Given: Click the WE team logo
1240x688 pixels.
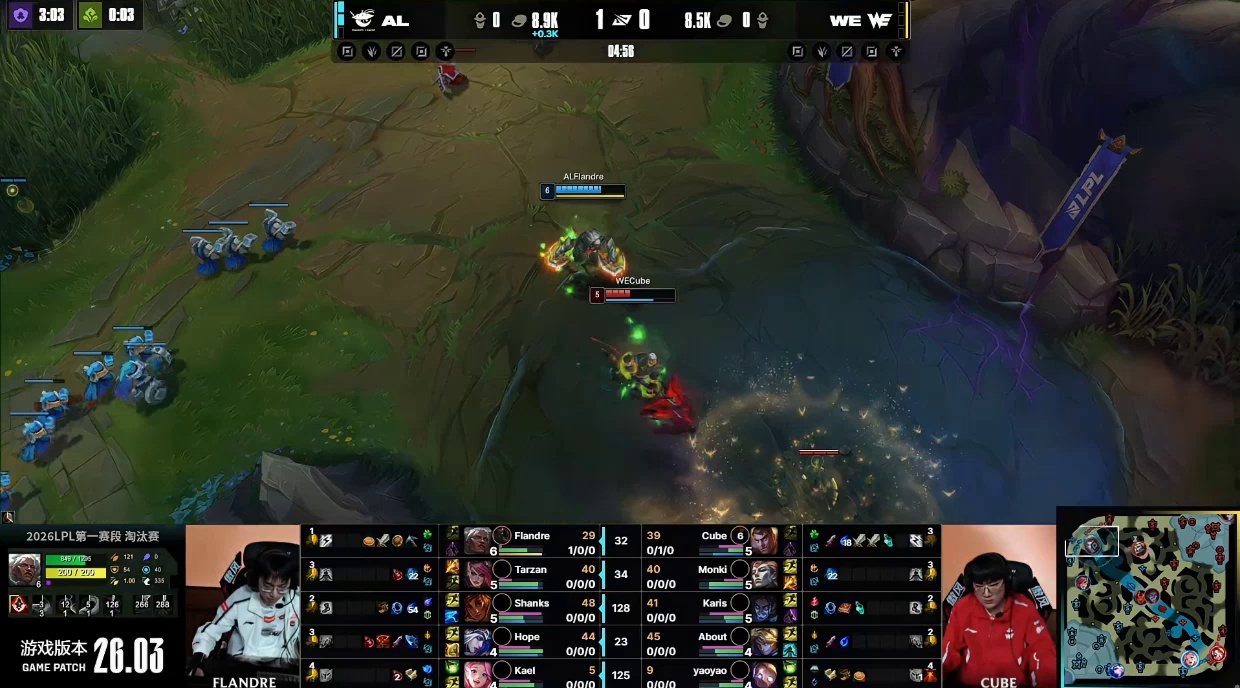Looking at the screenshot, I should click(879, 20).
